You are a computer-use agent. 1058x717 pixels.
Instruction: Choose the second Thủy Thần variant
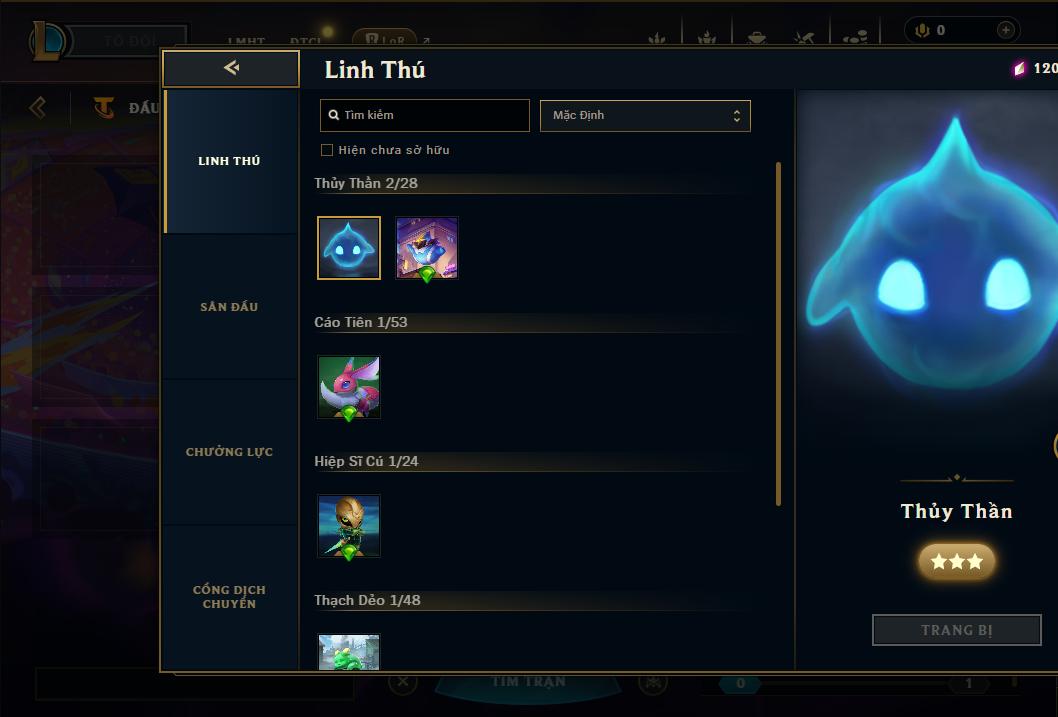[427, 248]
